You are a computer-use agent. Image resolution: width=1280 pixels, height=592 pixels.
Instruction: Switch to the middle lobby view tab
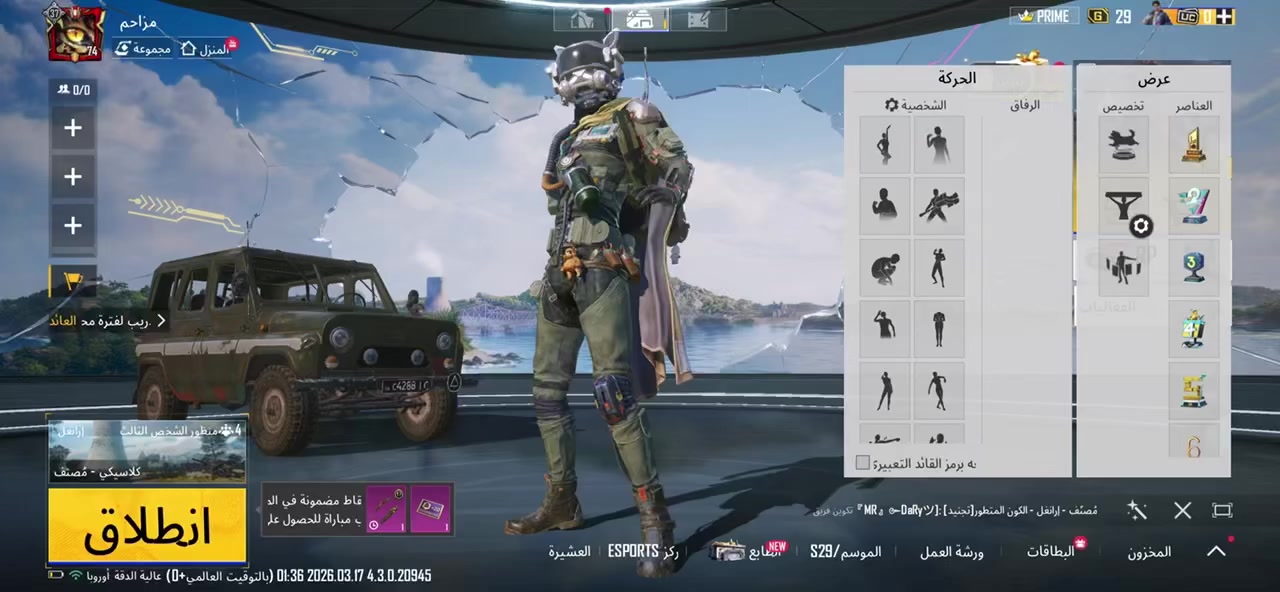tap(640, 18)
